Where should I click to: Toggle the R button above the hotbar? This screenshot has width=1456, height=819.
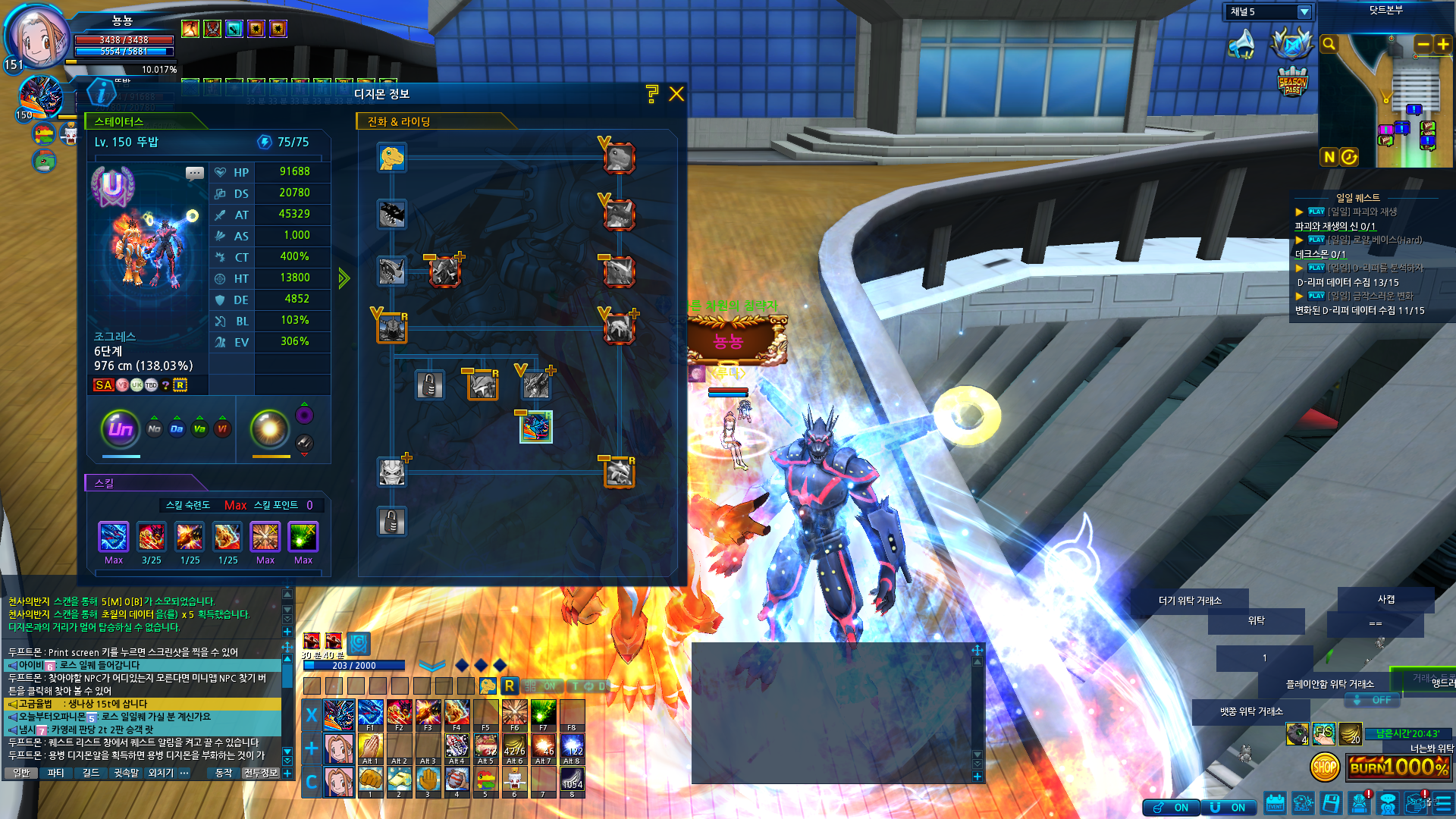coord(509,686)
